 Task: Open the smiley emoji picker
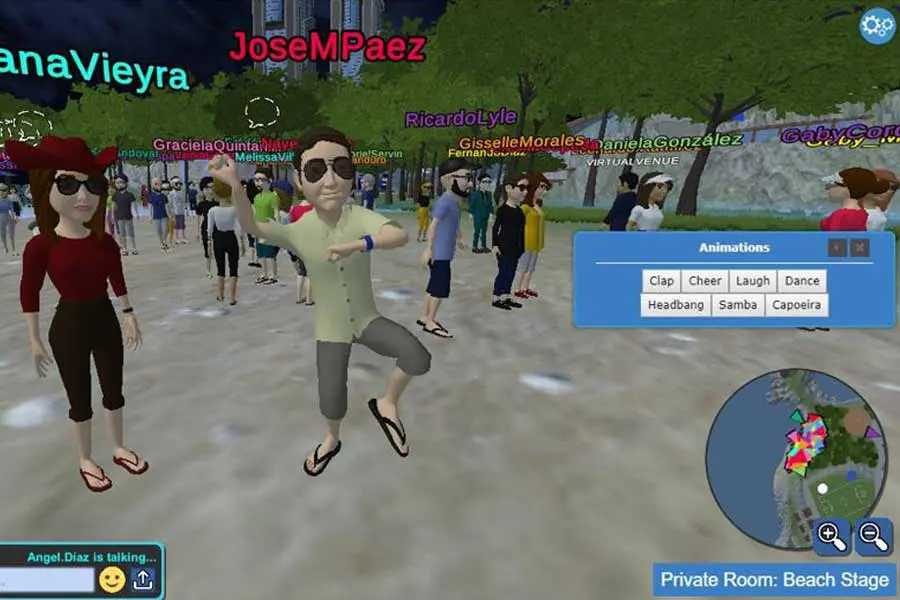(x=112, y=580)
